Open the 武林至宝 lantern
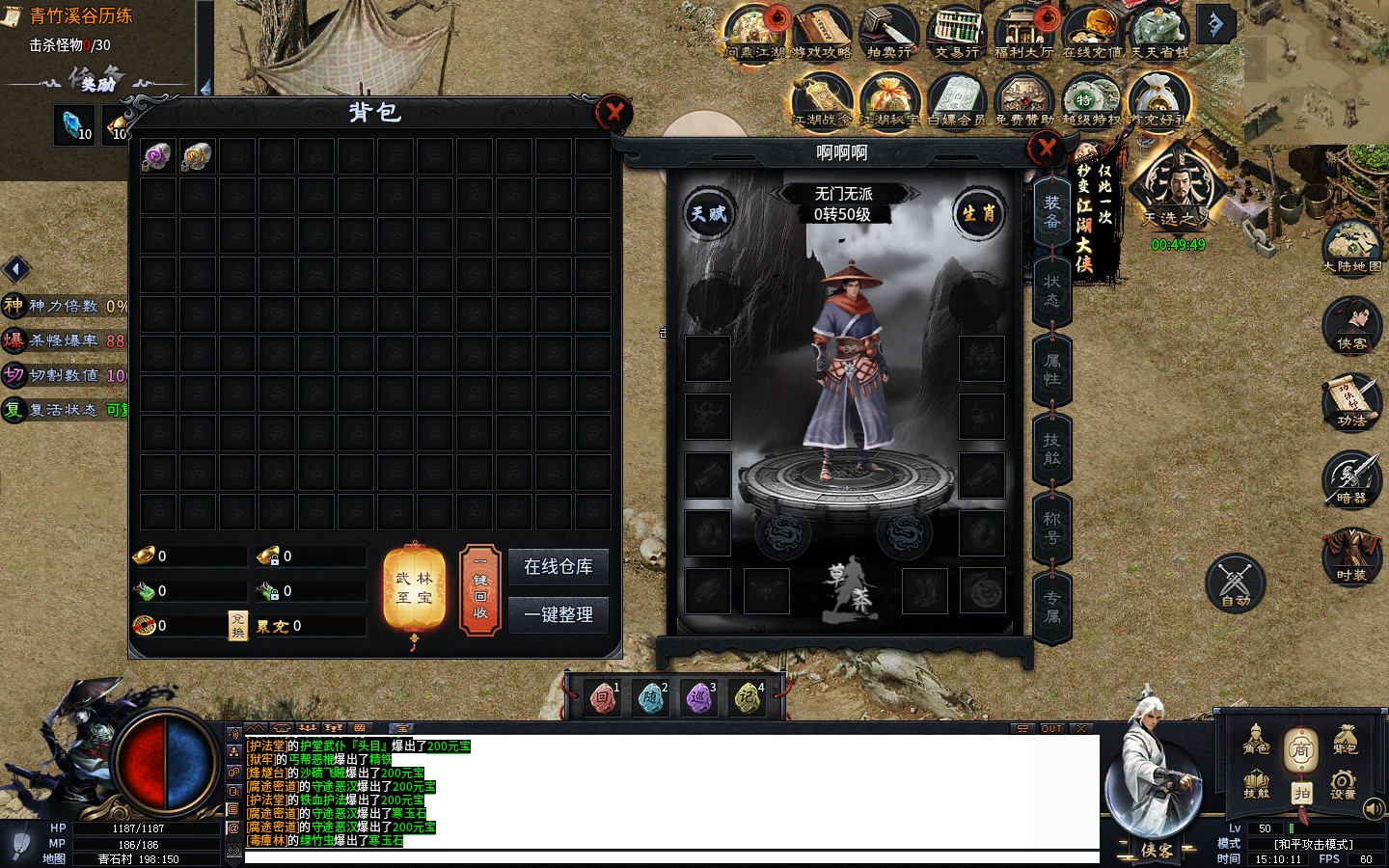The height and width of the screenshot is (868, 1389). tap(414, 588)
